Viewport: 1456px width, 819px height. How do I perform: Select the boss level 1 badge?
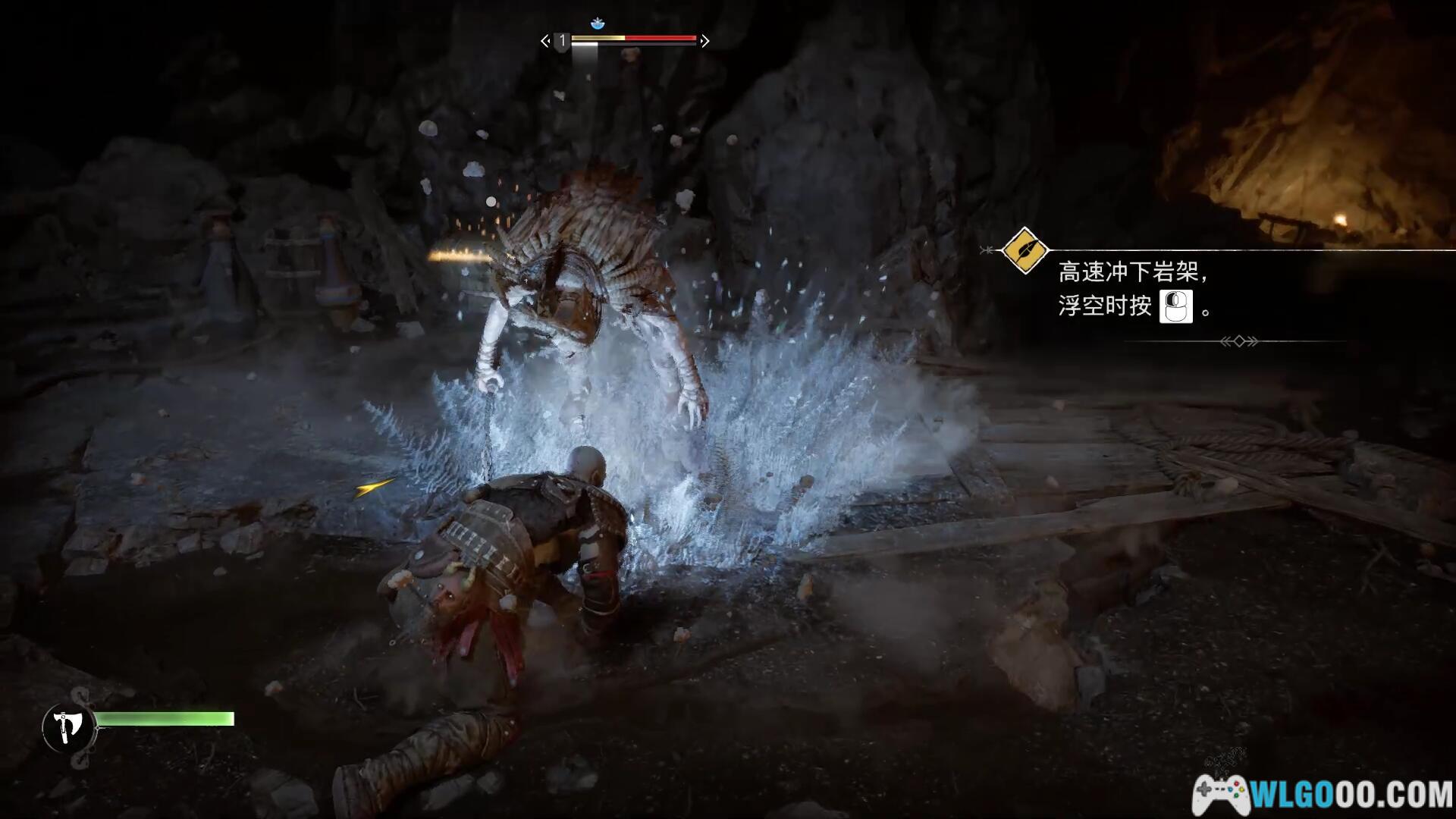561,42
